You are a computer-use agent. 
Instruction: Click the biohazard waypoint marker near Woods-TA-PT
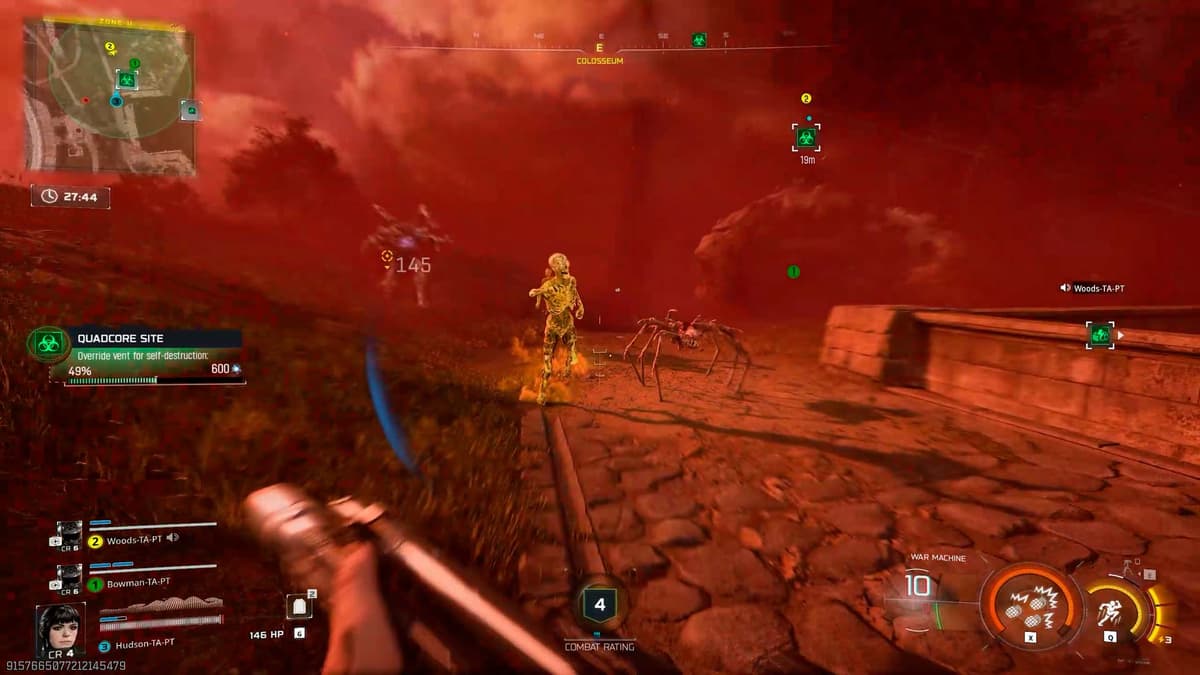(1100, 334)
